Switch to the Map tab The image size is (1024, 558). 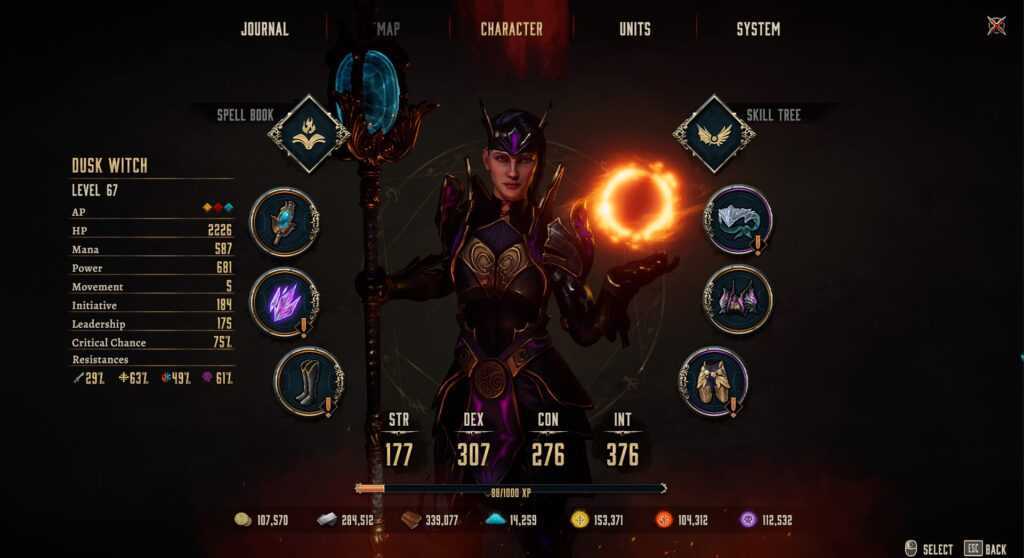(388, 29)
